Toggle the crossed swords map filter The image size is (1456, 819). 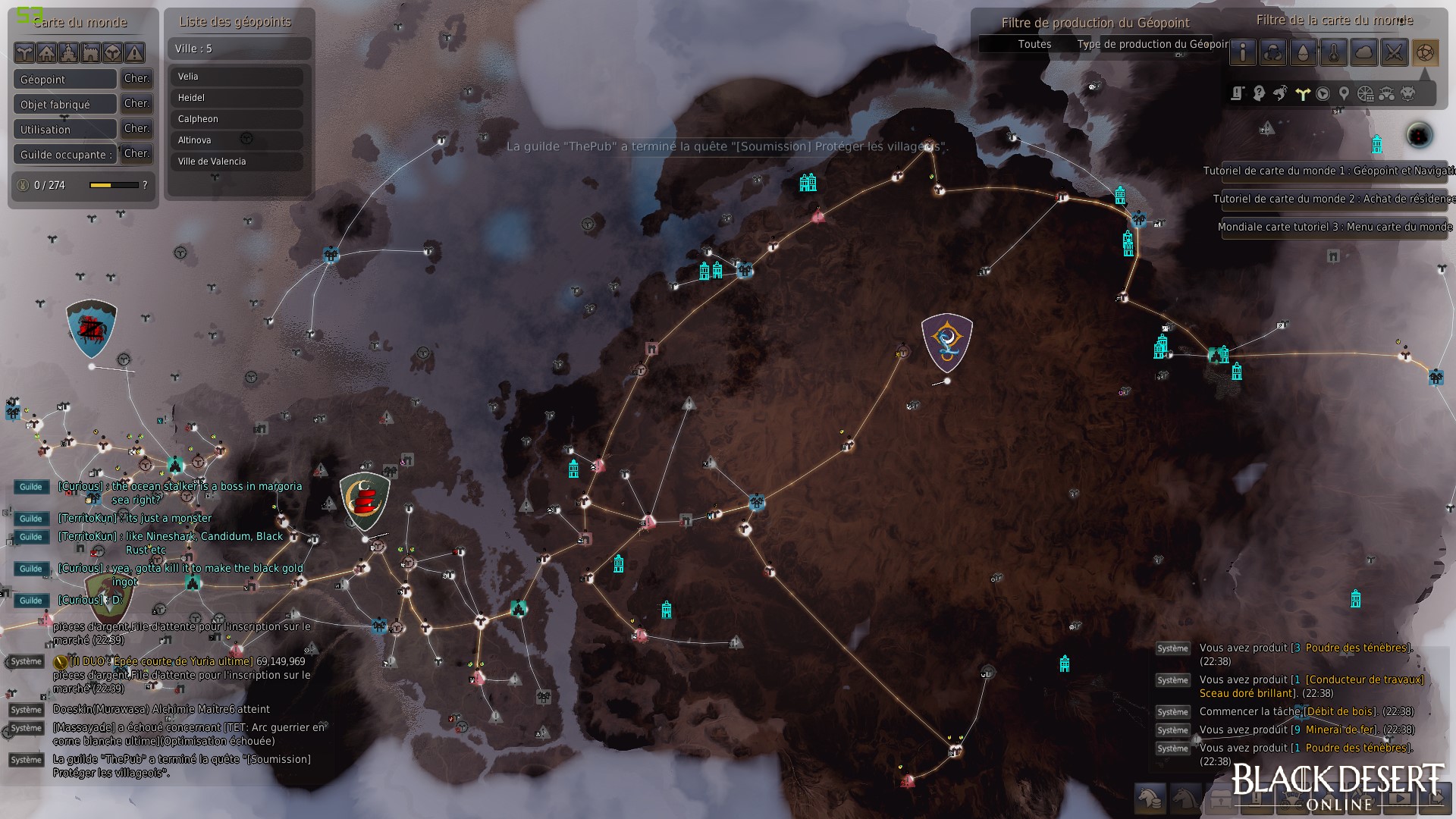pos(1394,52)
